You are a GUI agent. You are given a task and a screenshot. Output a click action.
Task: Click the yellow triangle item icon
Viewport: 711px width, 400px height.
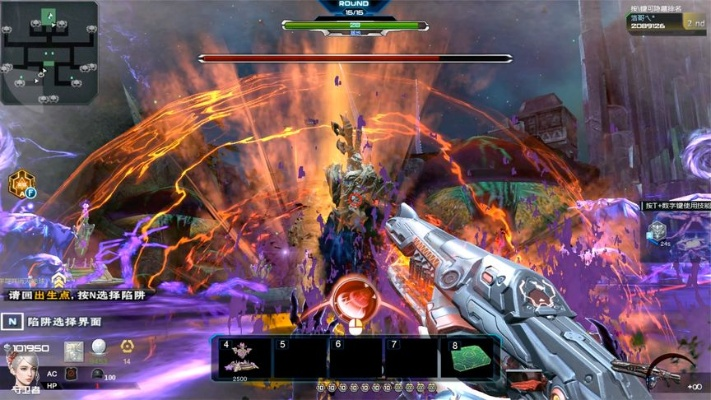pos(126,350)
